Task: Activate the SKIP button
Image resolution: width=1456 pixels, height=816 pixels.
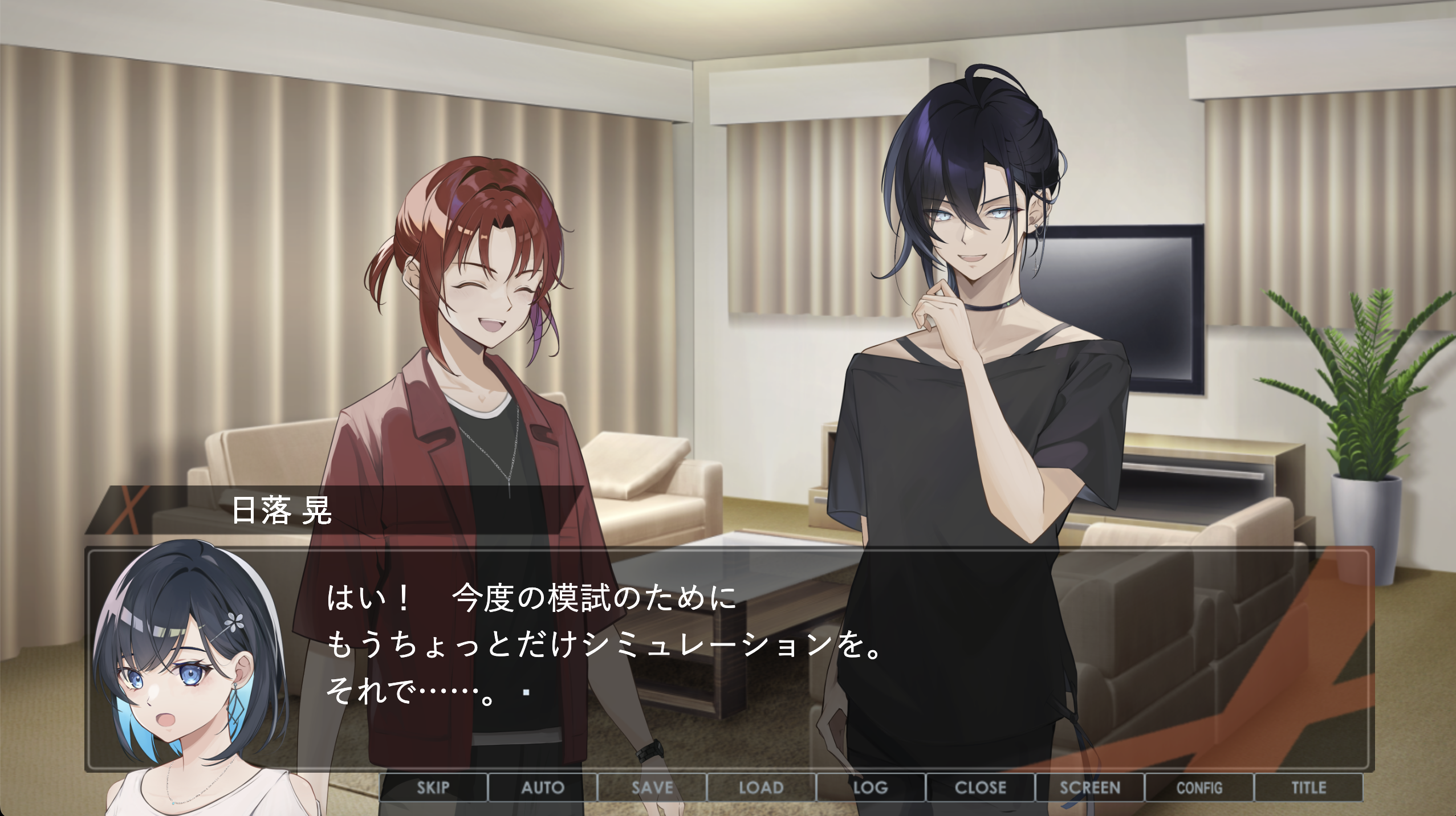Action: click(433, 788)
